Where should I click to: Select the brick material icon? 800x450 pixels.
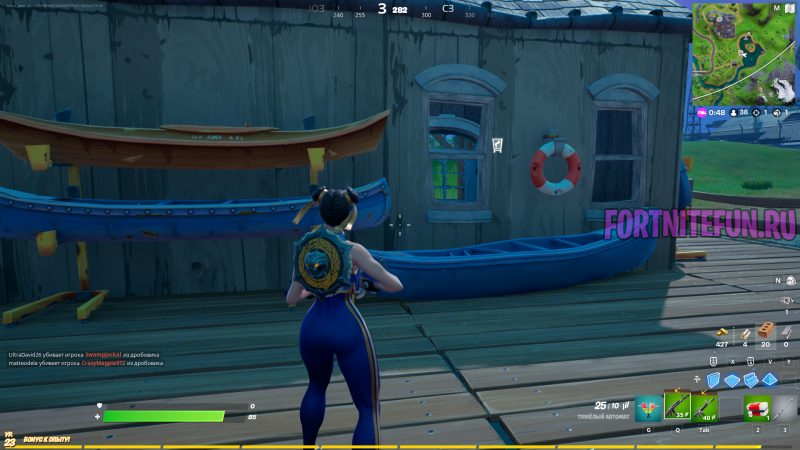tap(765, 331)
